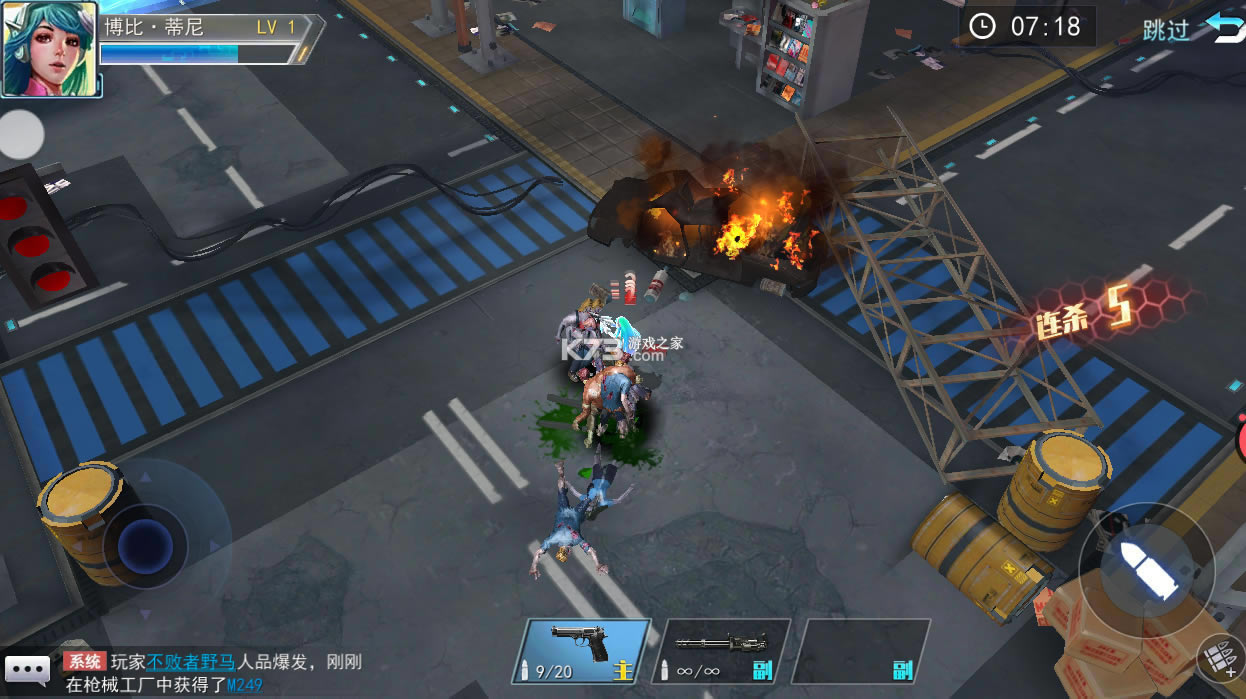
Task: Open the heroine's portrait
Action: pyautogui.click(x=50, y=49)
